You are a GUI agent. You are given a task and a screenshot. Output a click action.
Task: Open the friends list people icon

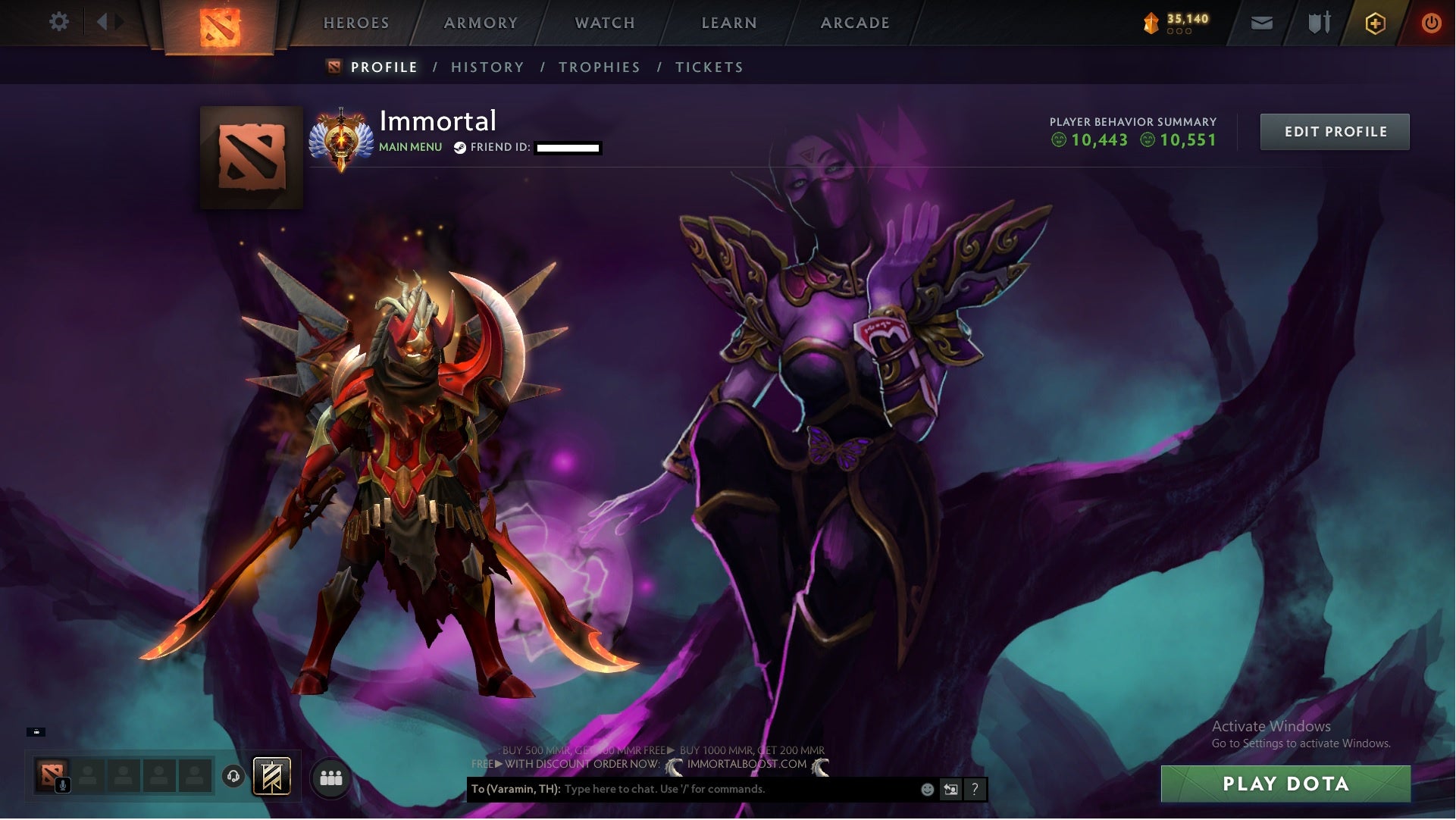pyautogui.click(x=330, y=778)
